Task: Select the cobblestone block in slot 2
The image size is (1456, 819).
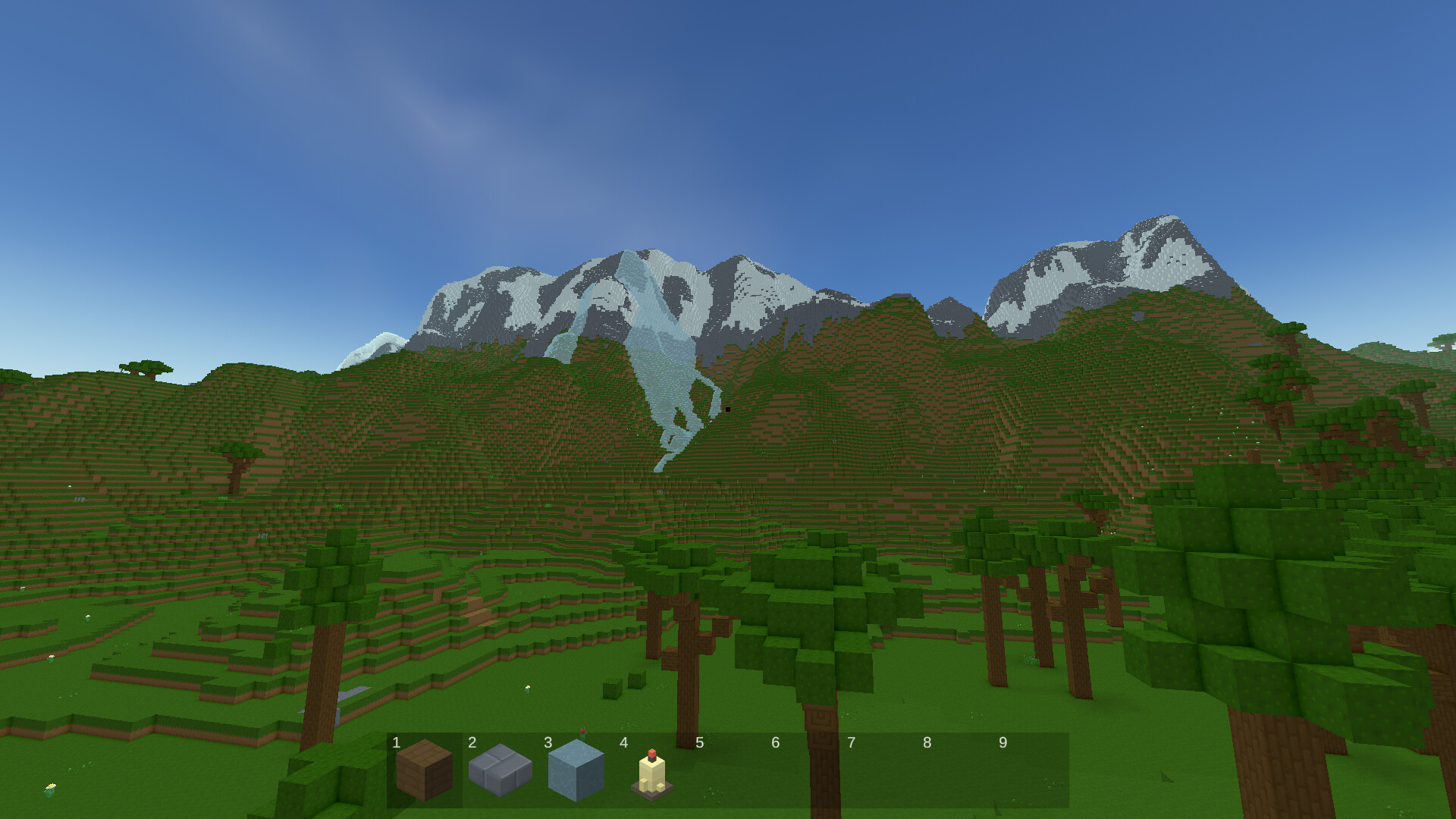Action: [500, 773]
